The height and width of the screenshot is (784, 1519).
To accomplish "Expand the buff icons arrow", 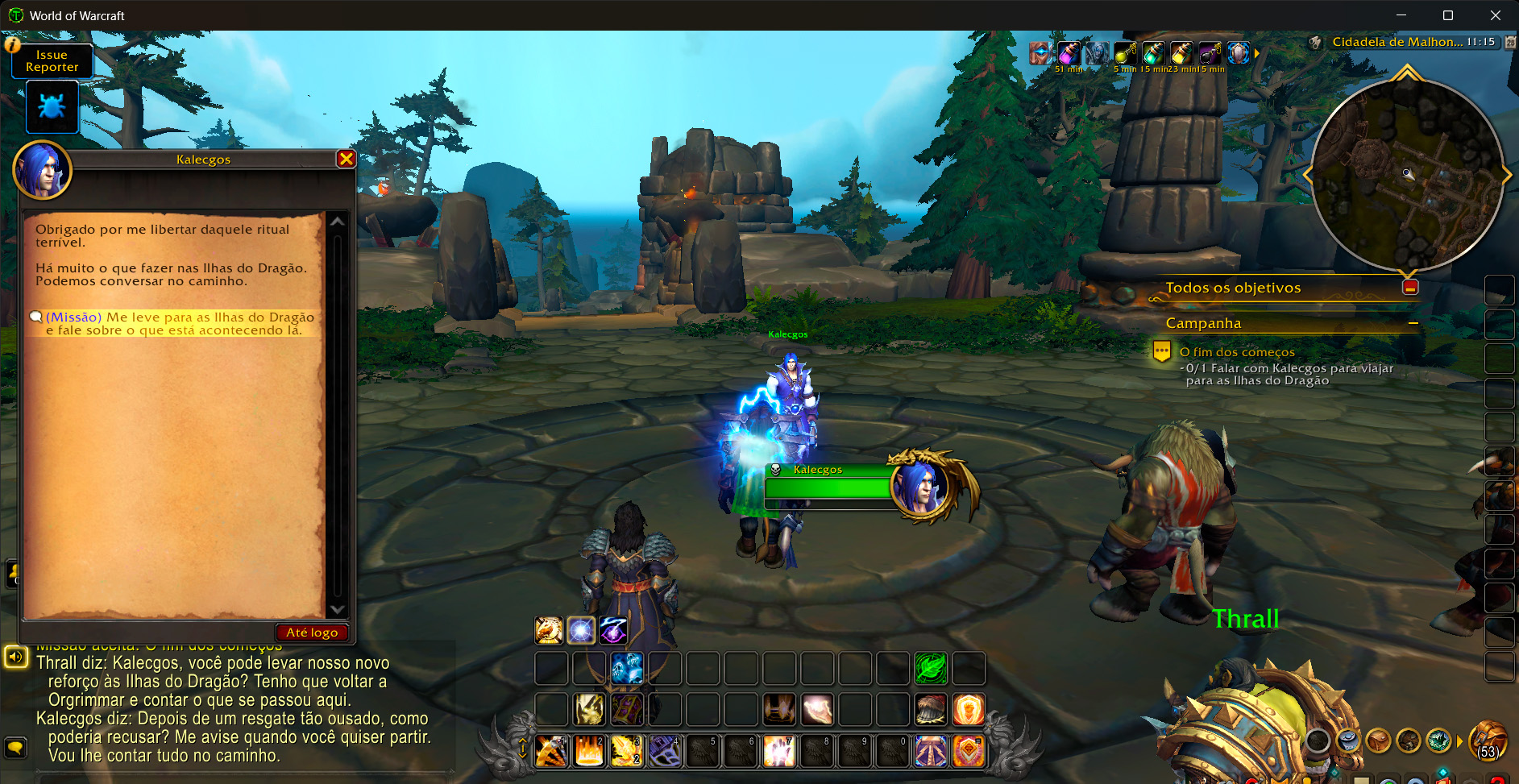I will coord(1256,53).
